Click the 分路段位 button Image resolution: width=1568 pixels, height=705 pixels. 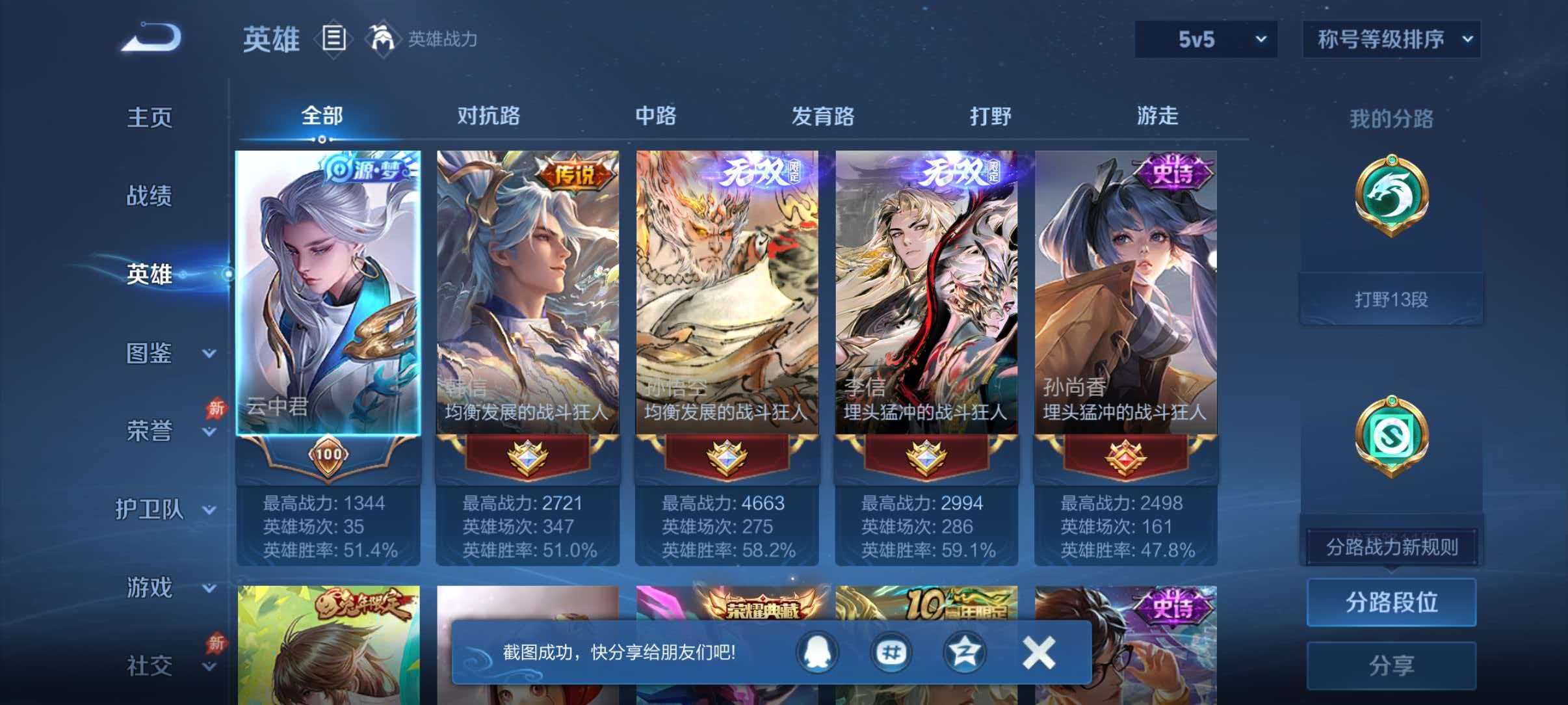(x=1391, y=602)
